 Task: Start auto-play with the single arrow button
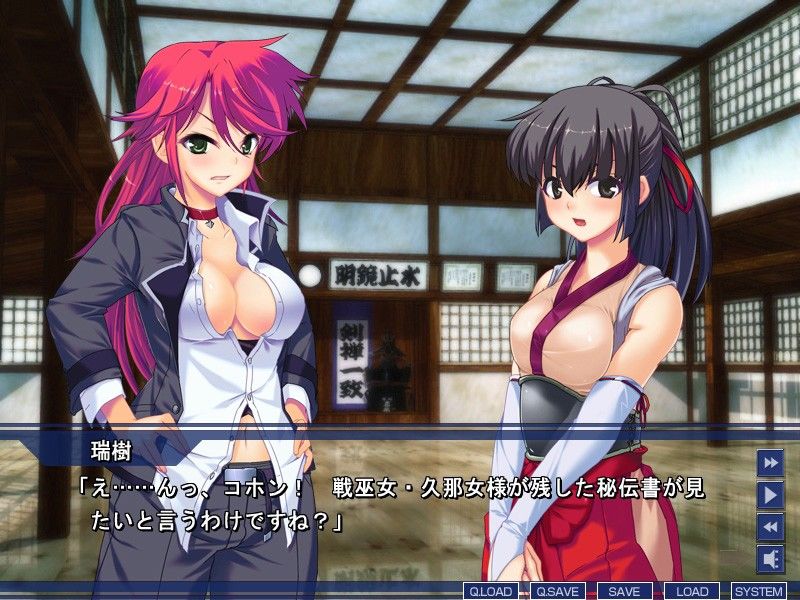pos(770,494)
